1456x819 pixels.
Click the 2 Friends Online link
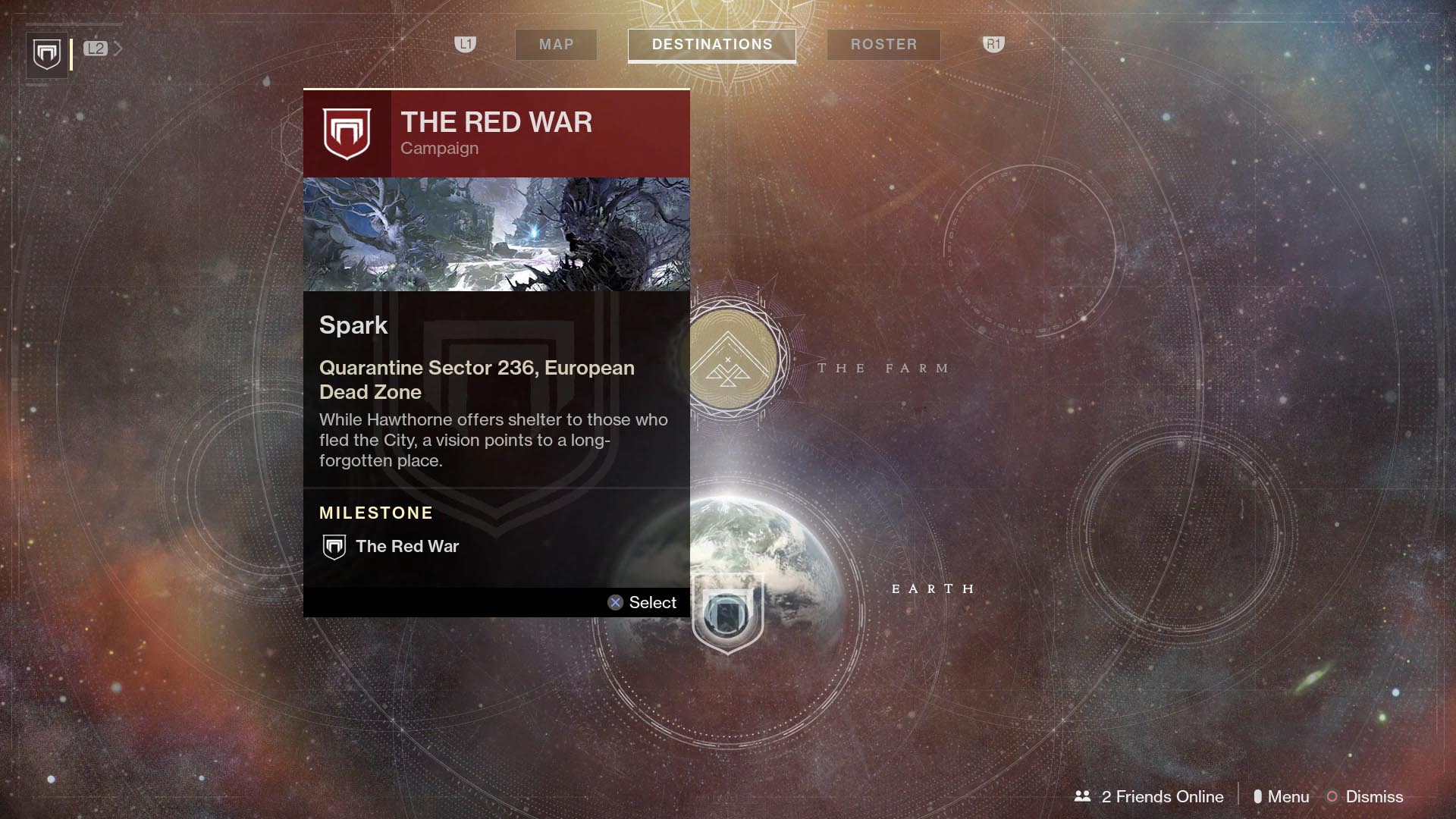click(1163, 796)
